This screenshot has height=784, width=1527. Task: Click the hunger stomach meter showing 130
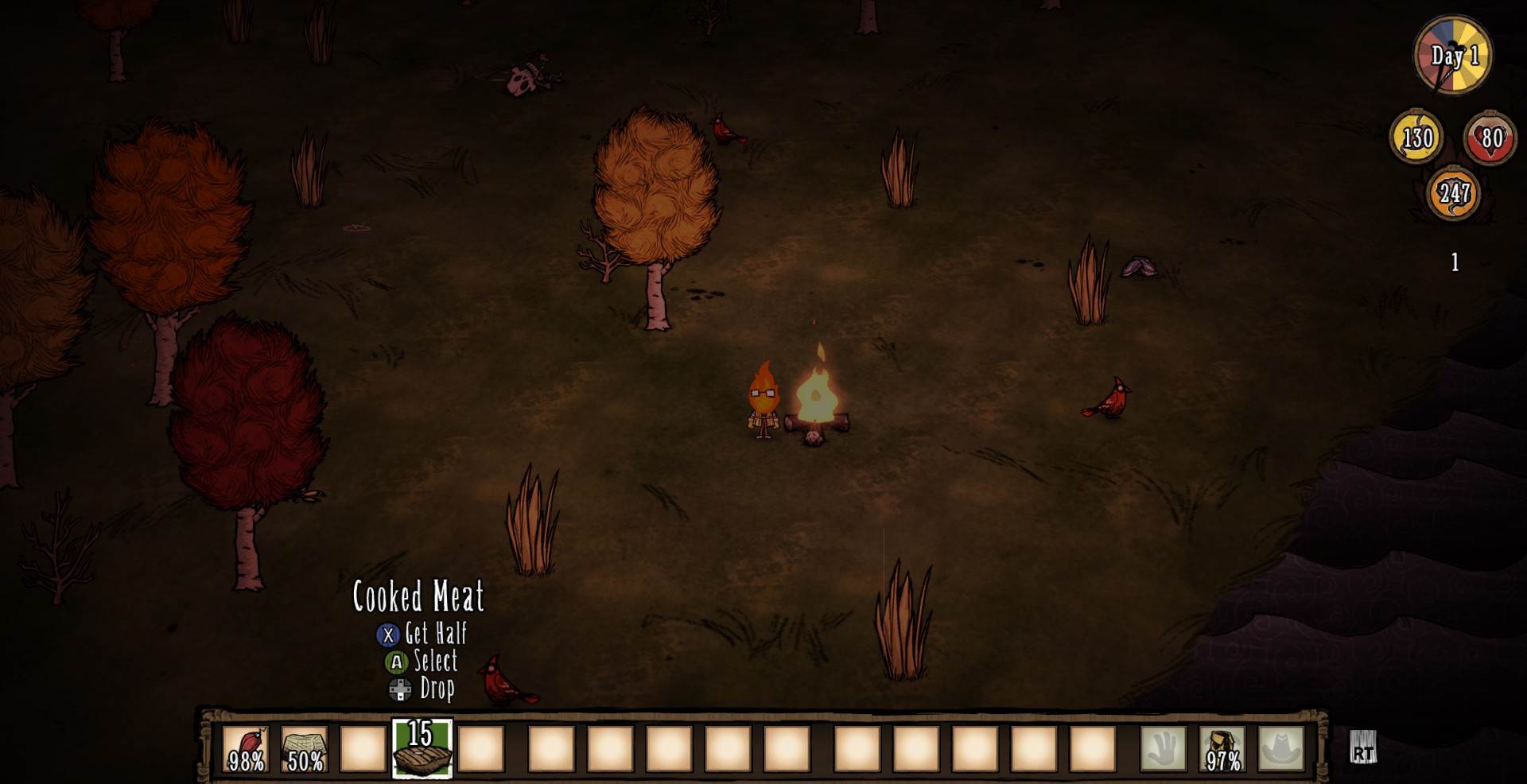[x=1416, y=138]
